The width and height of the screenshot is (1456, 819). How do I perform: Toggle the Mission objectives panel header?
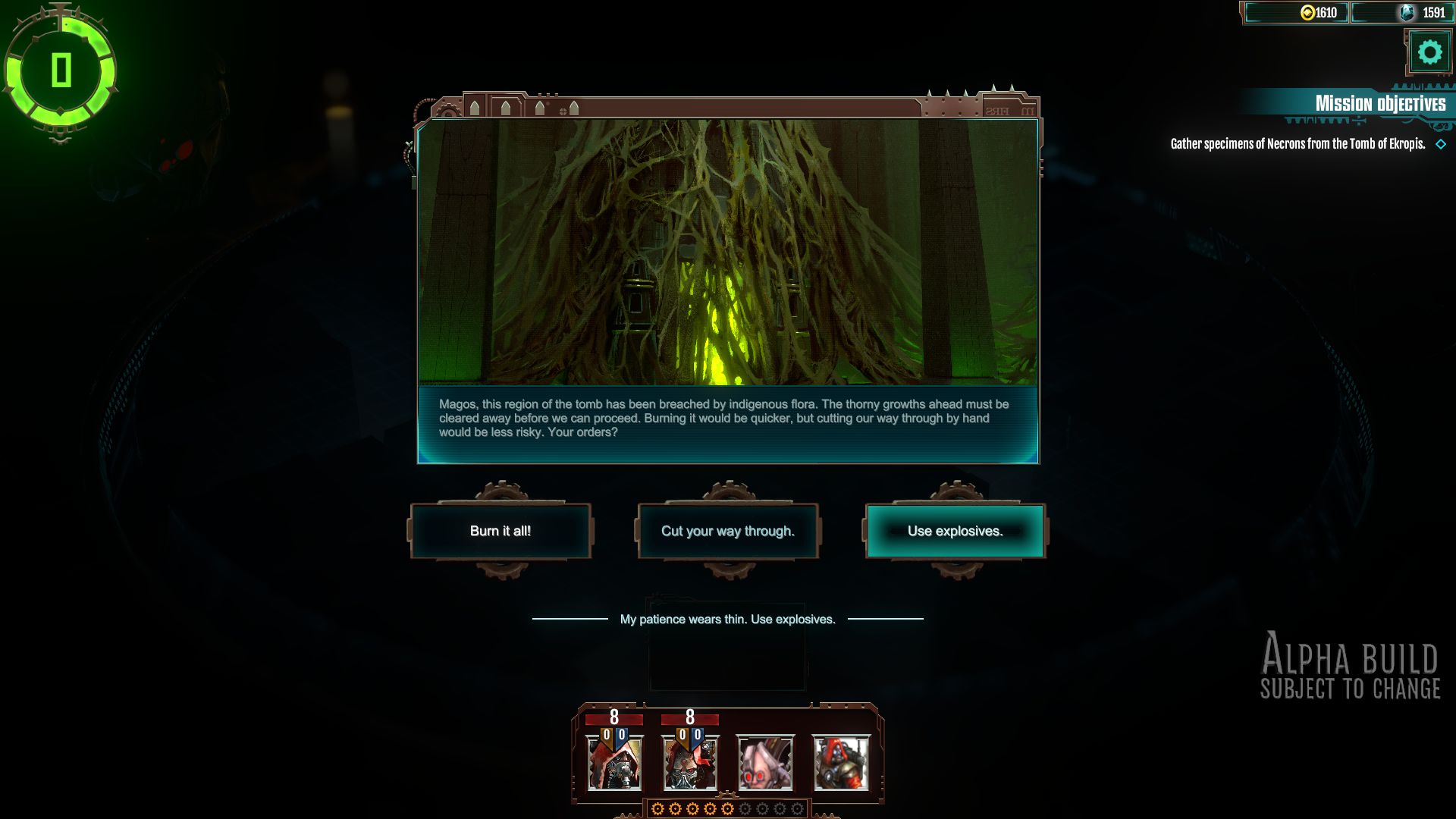click(1379, 103)
